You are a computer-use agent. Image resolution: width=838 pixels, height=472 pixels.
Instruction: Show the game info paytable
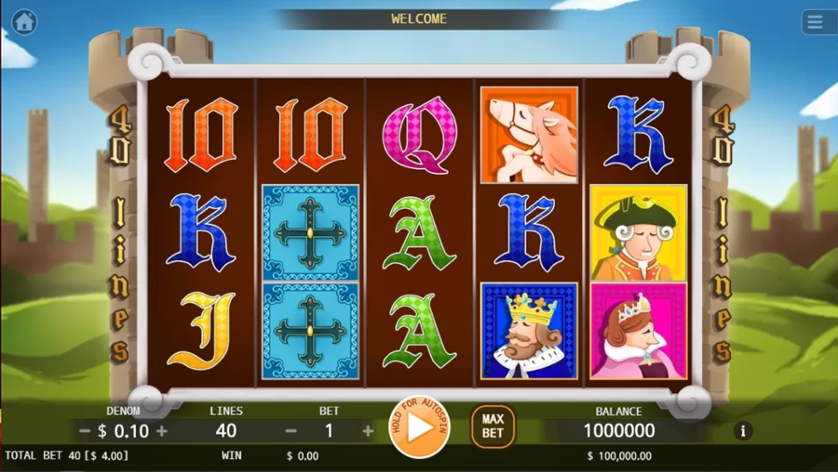(742, 431)
